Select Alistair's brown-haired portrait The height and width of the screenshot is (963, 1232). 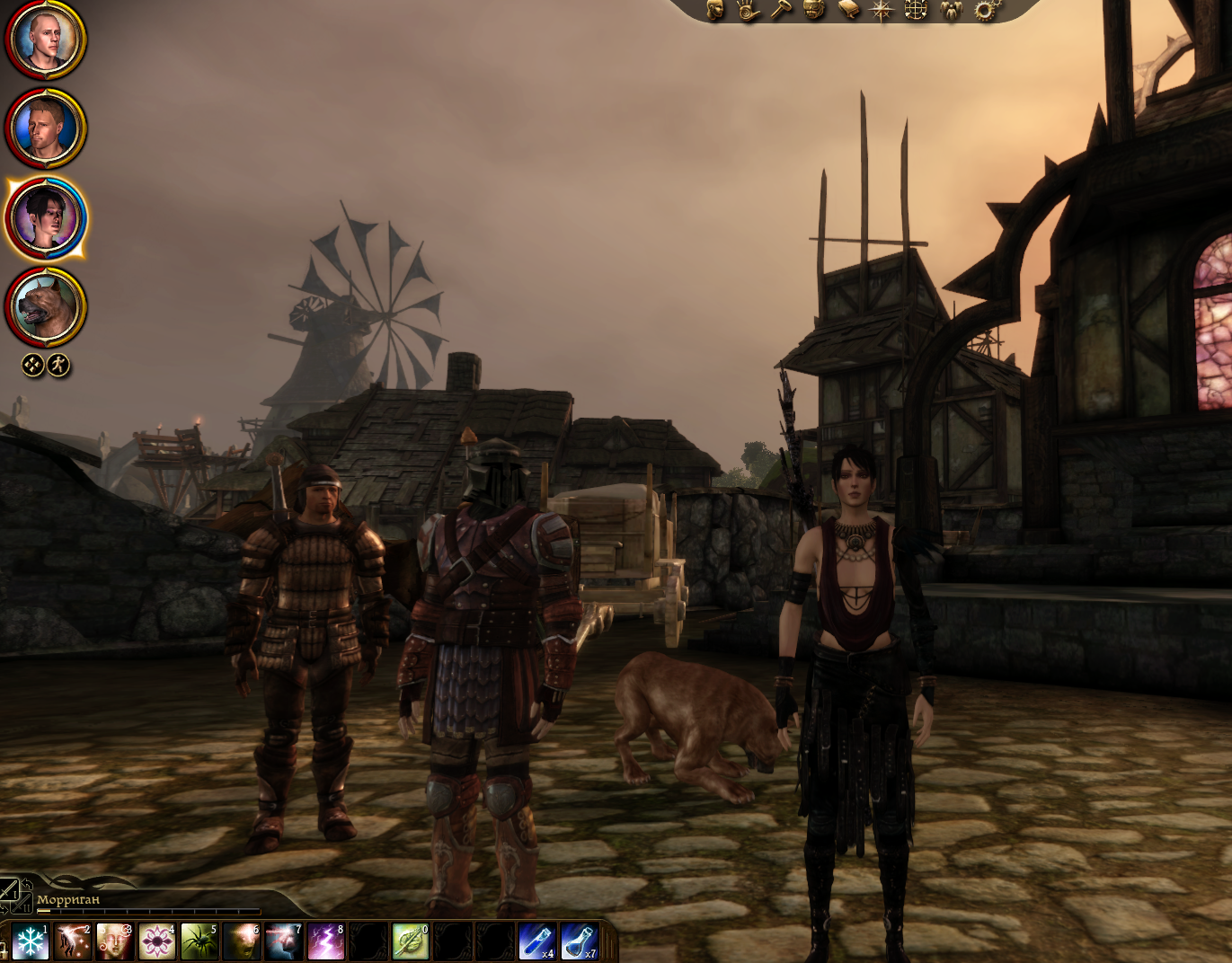(46, 128)
